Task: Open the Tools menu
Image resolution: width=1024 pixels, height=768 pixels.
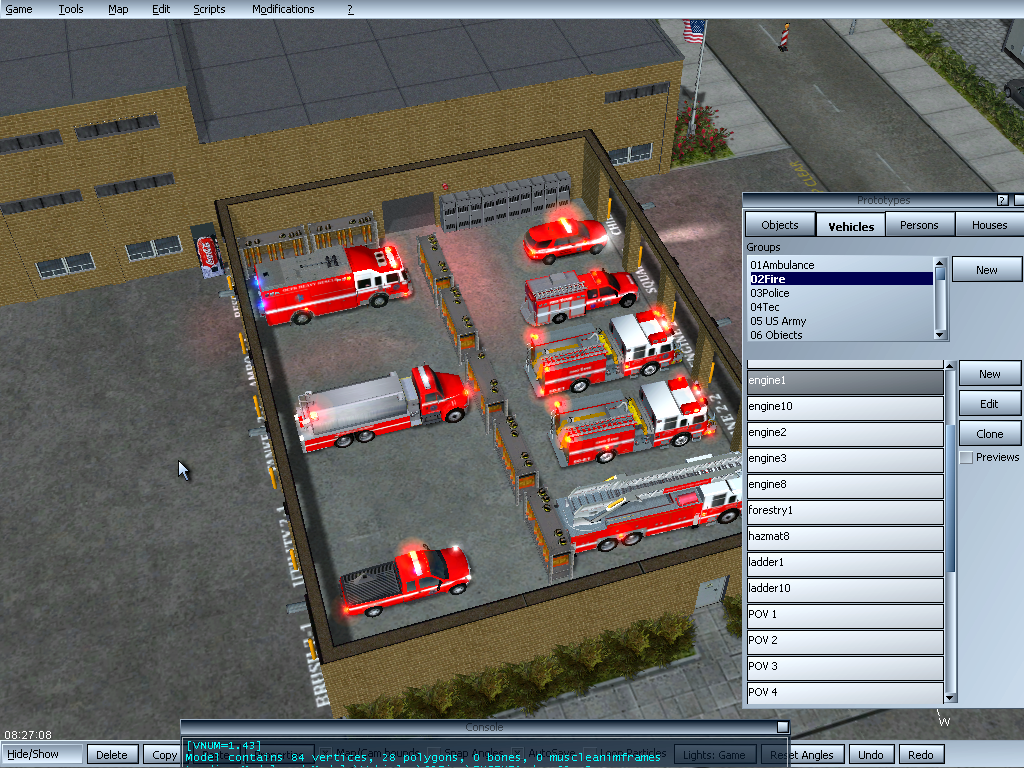Action: (x=71, y=9)
